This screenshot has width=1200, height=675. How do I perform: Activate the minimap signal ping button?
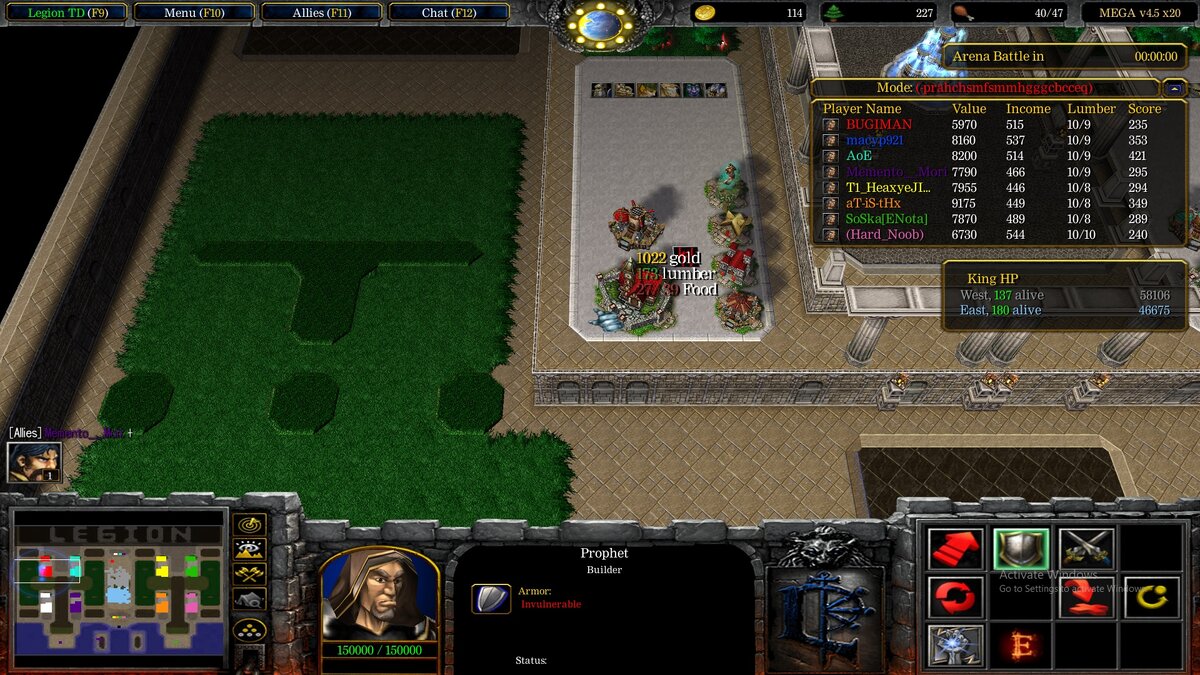tap(249, 524)
